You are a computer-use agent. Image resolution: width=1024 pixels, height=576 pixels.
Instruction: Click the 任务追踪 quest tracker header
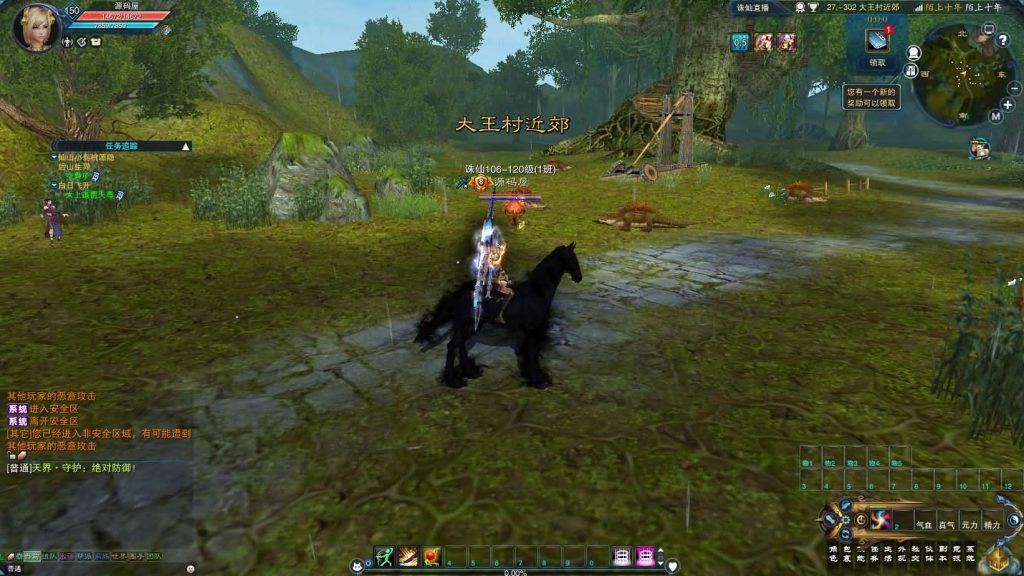[121, 146]
